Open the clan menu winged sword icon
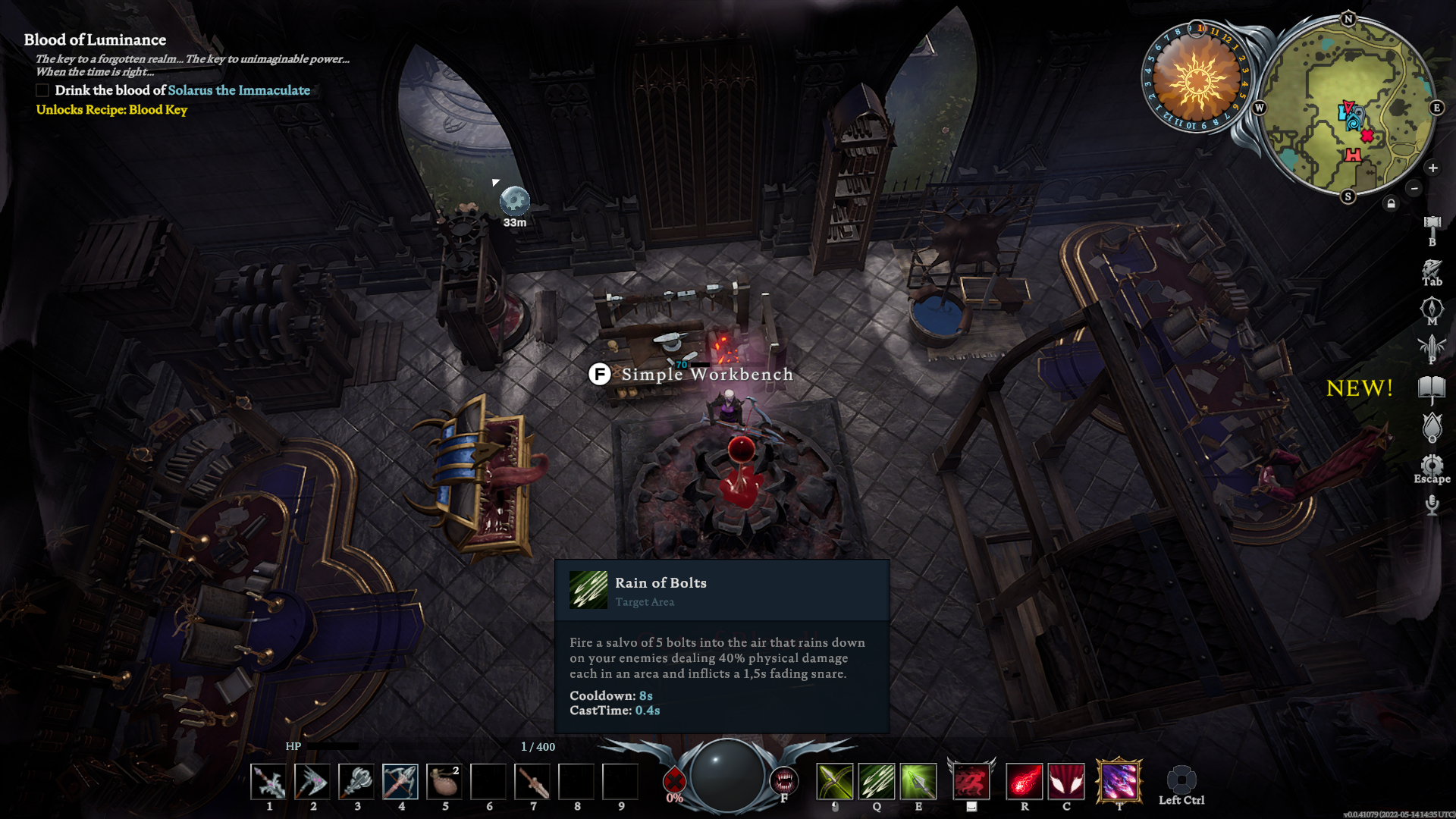 point(1432,347)
